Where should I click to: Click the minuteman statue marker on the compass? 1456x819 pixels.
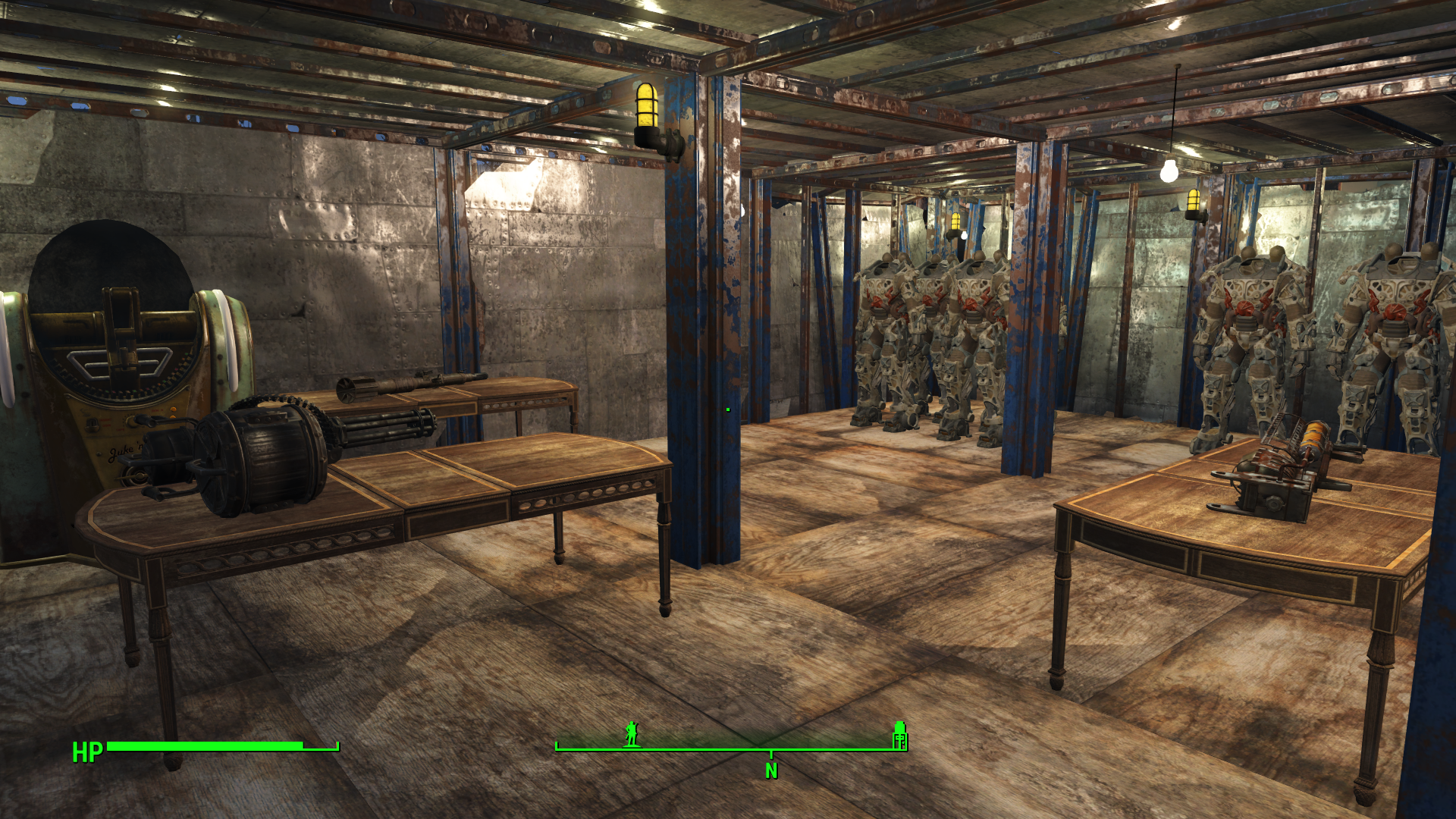pyautogui.click(x=632, y=734)
